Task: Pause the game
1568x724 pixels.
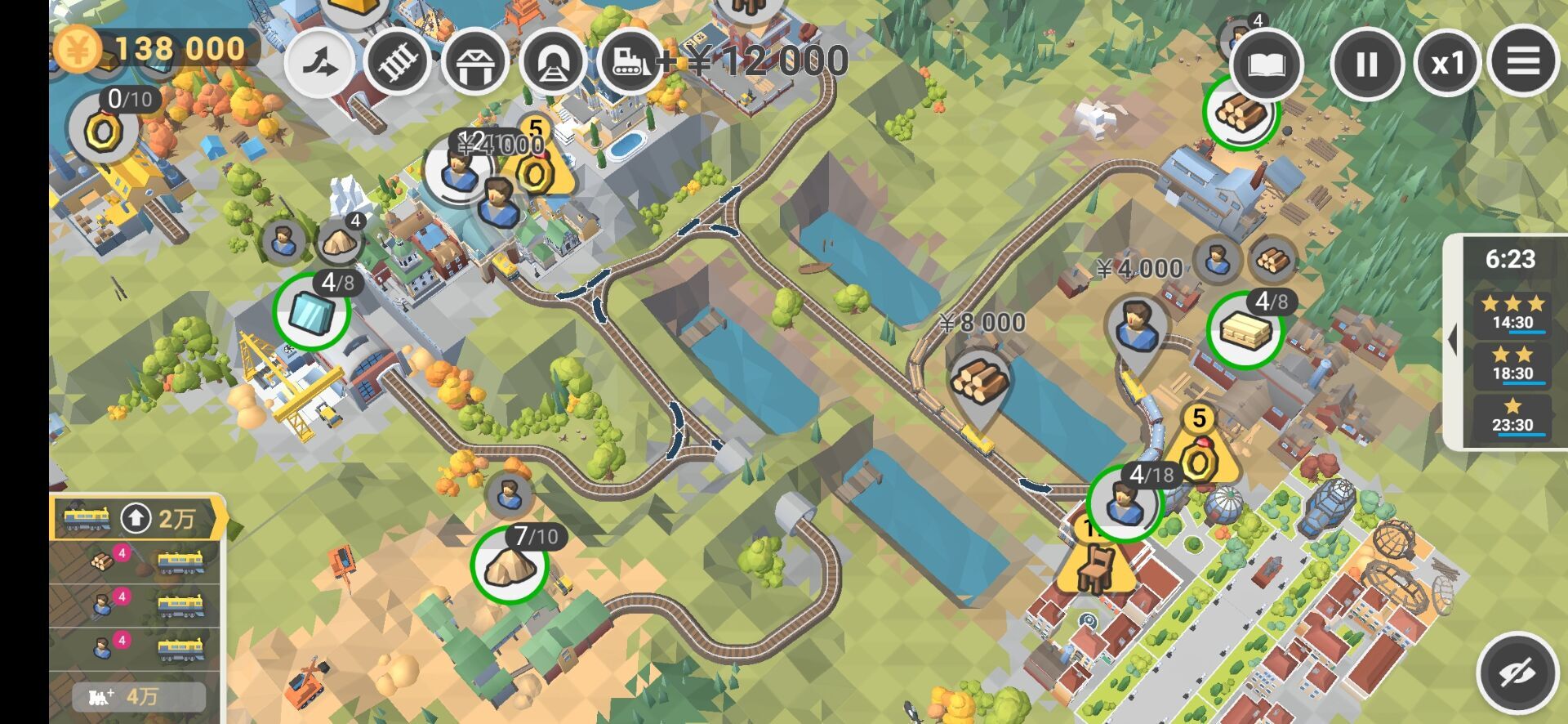Action: [x=1366, y=64]
